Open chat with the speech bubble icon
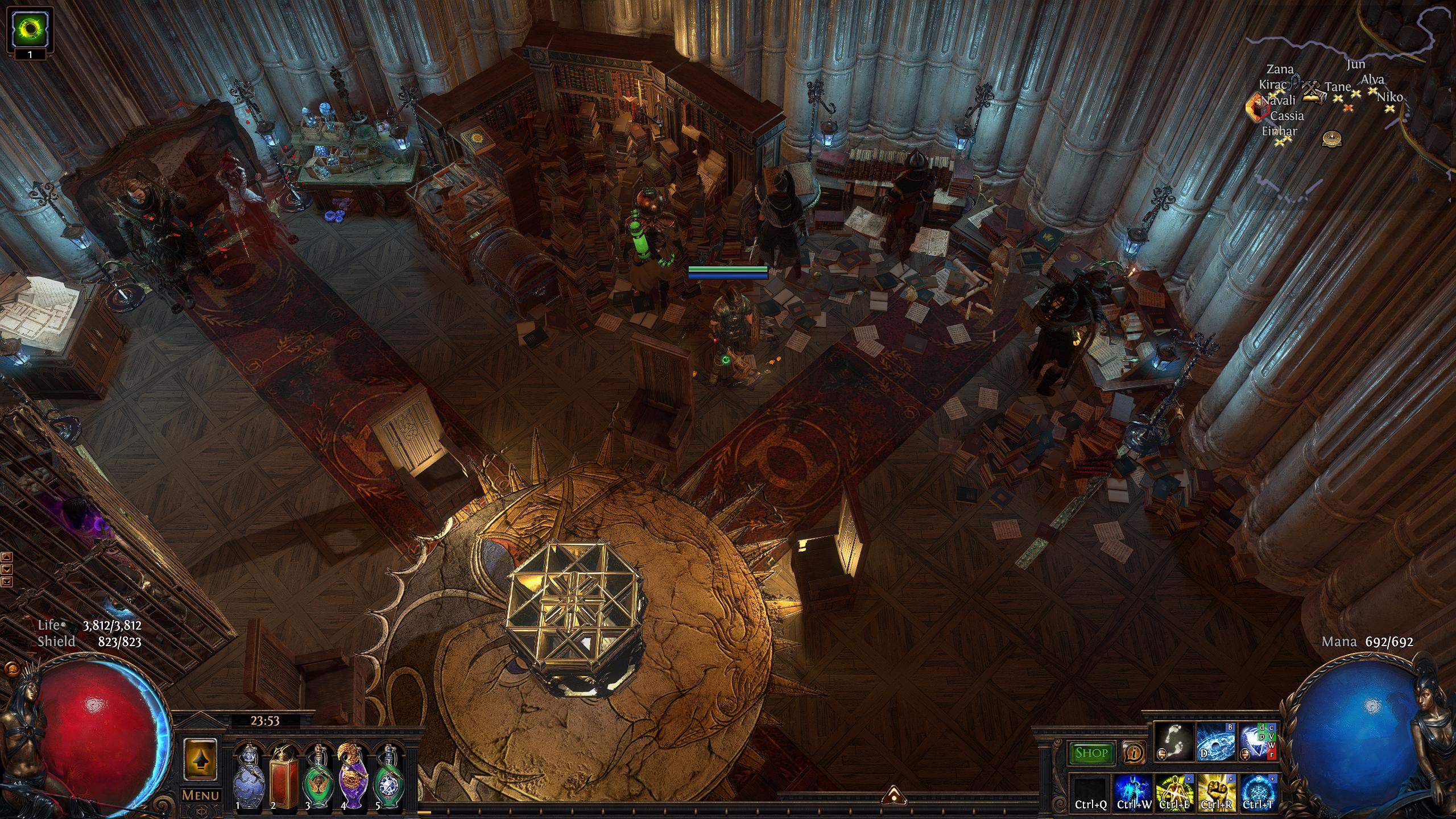Screen dimensions: 1456x819 point(9,669)
